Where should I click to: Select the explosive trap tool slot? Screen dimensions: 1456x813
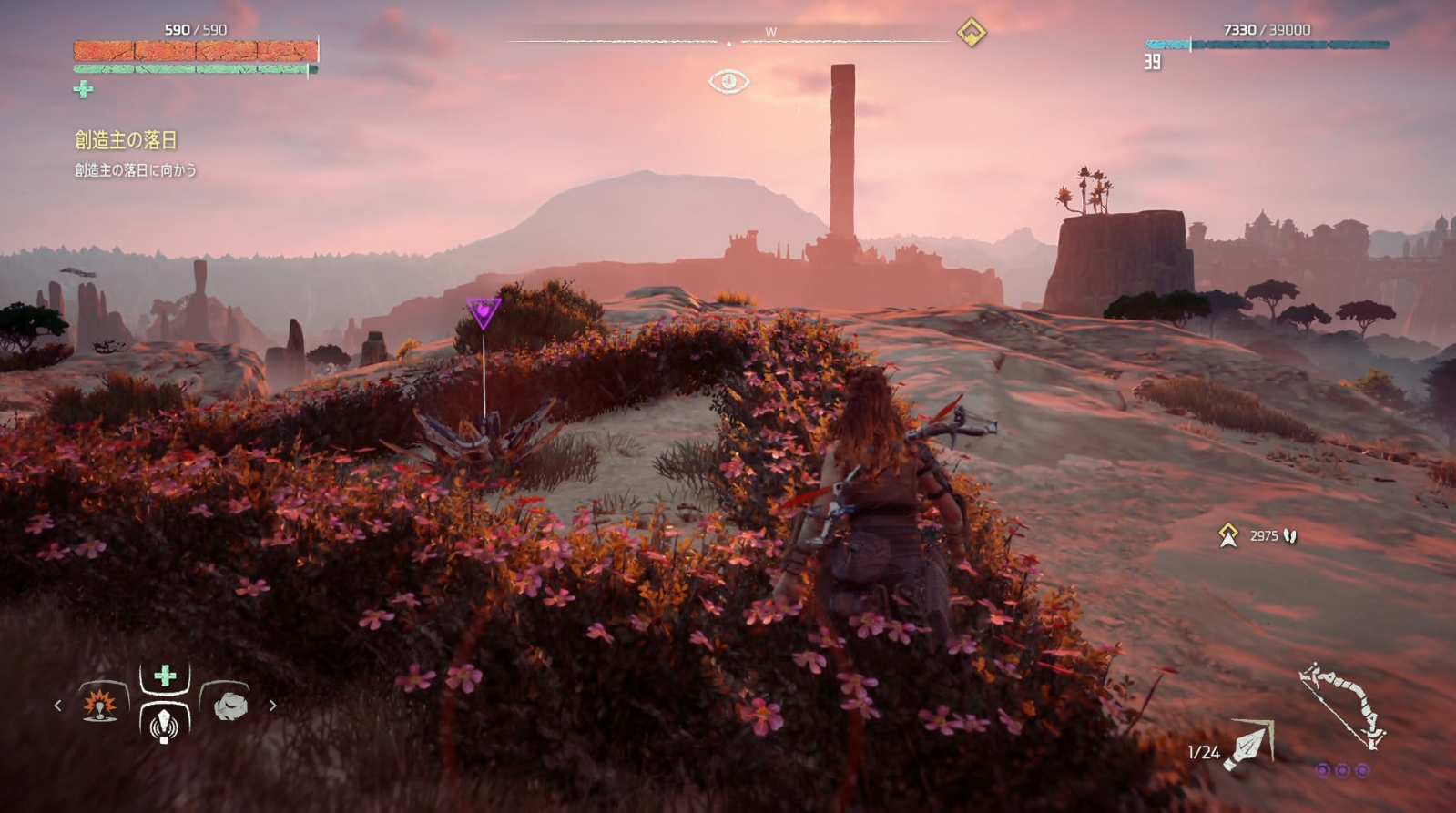(x=100, y=705)
